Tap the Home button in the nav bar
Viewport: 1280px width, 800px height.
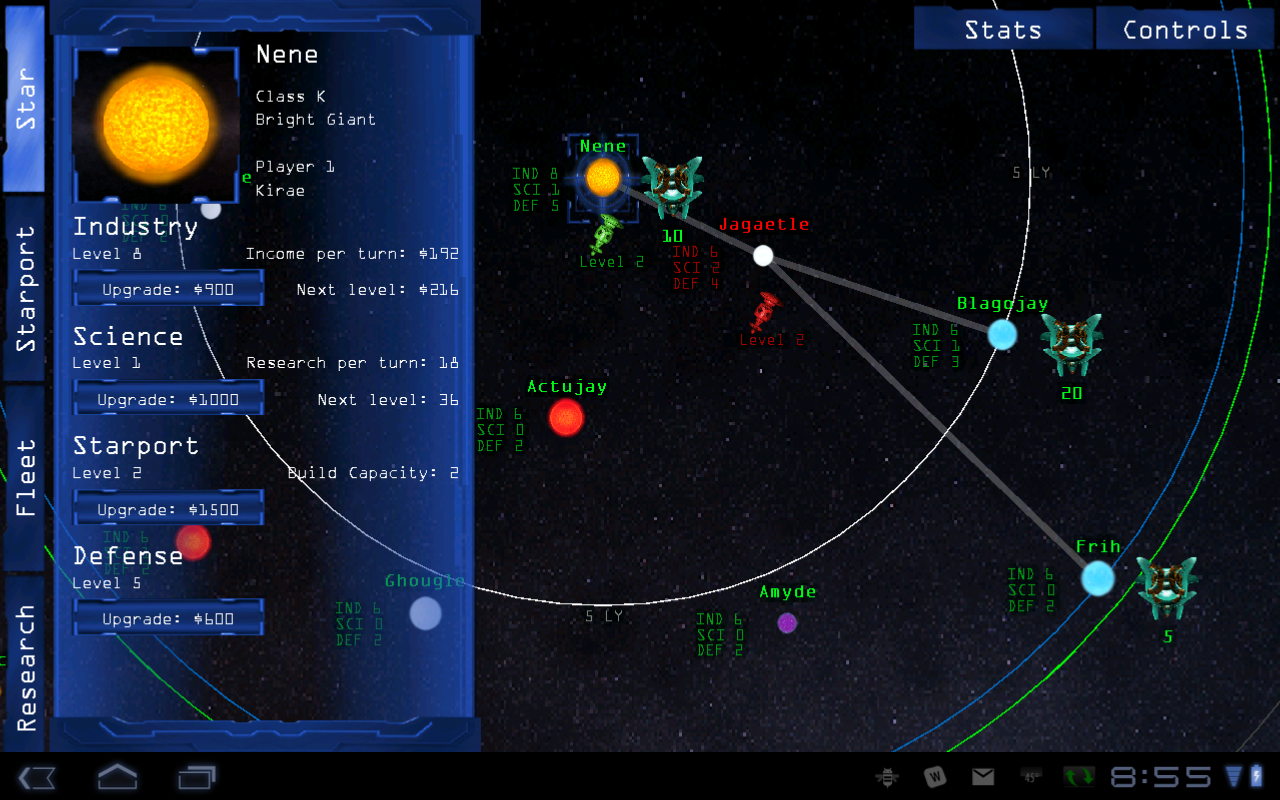[x=117, y=776]
